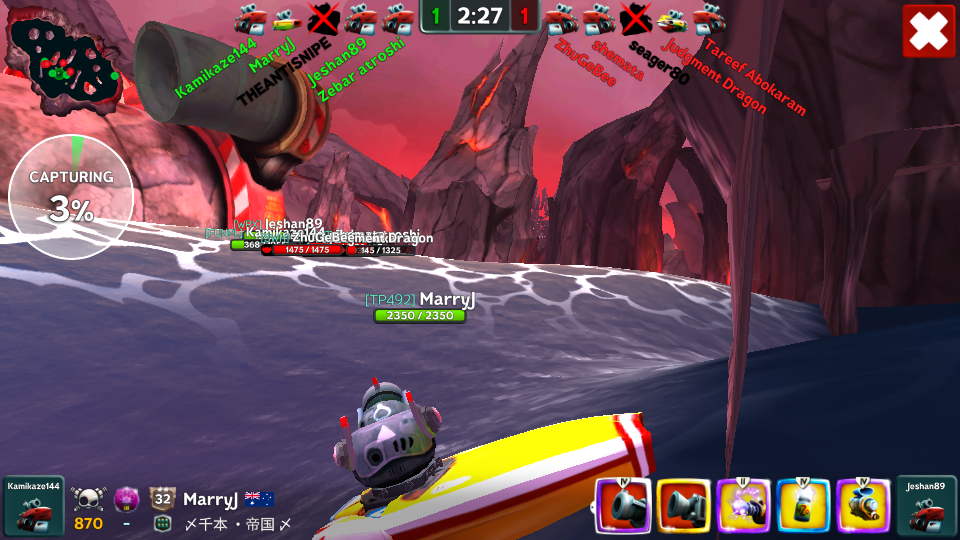Click the level 32 rank badge
This screenshot has height=540, width=960.
tap(163, 499)
